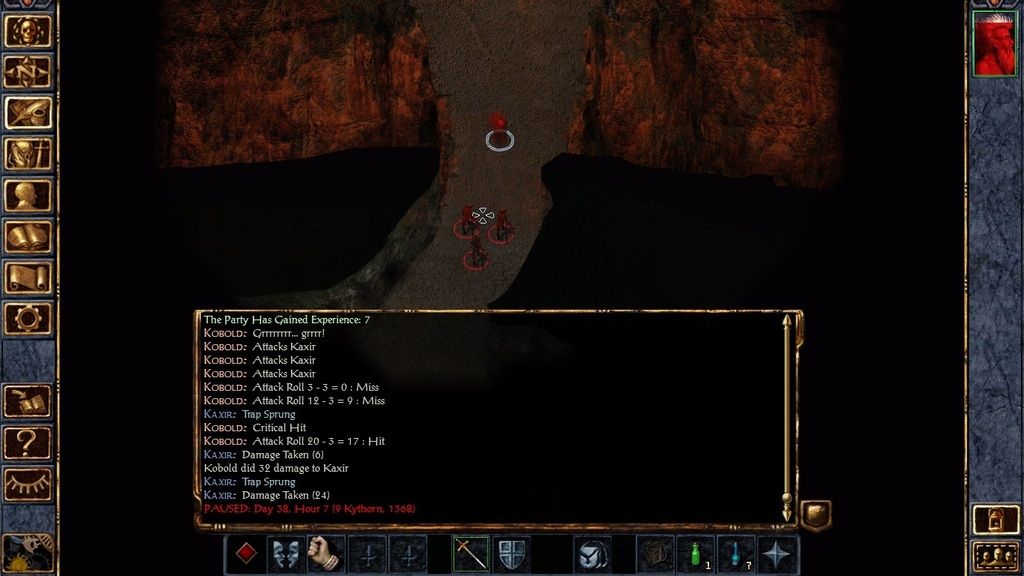
Task: Select the red-haired character portrait
Action: 994,44
